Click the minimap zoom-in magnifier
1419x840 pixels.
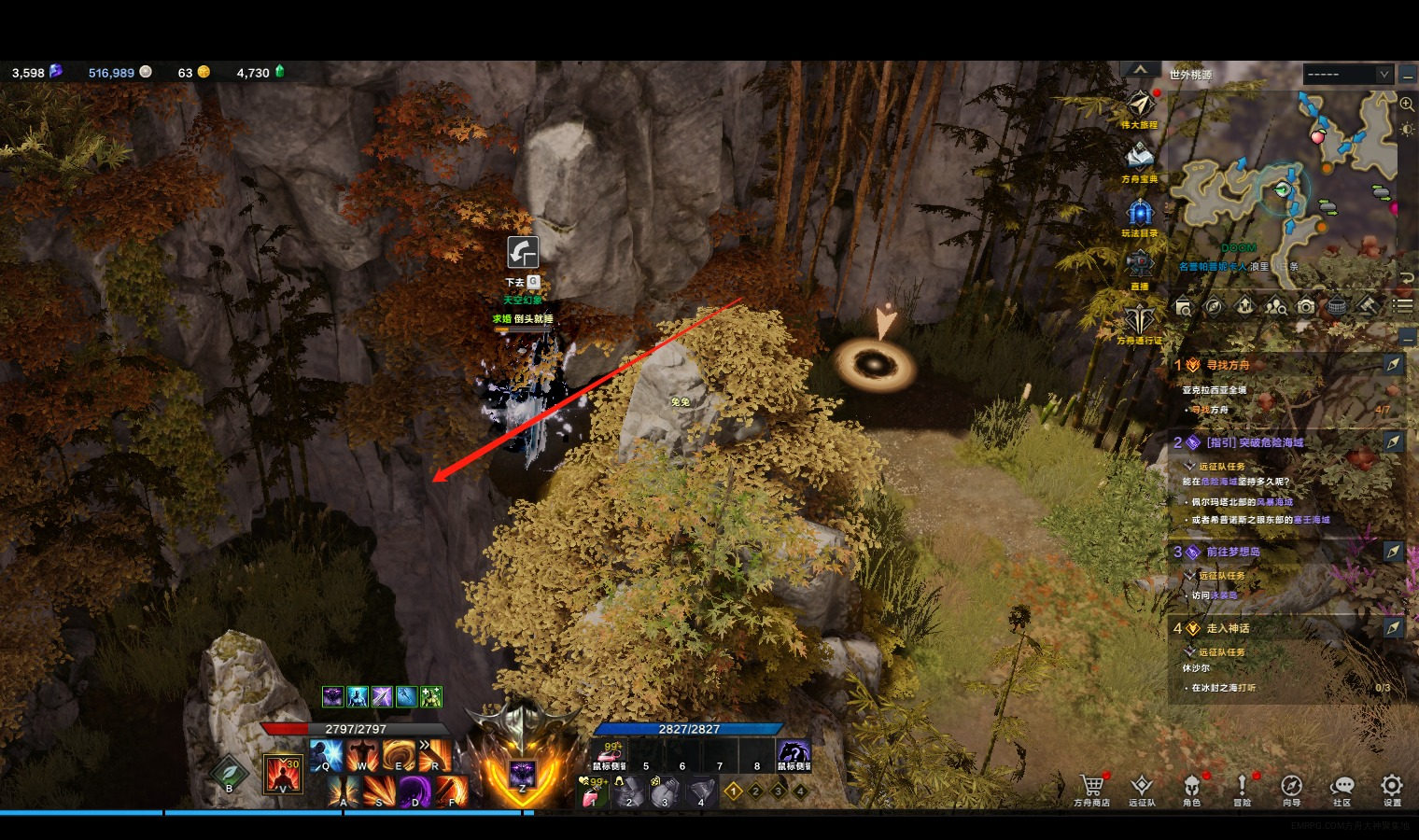tap(1407, 104)
